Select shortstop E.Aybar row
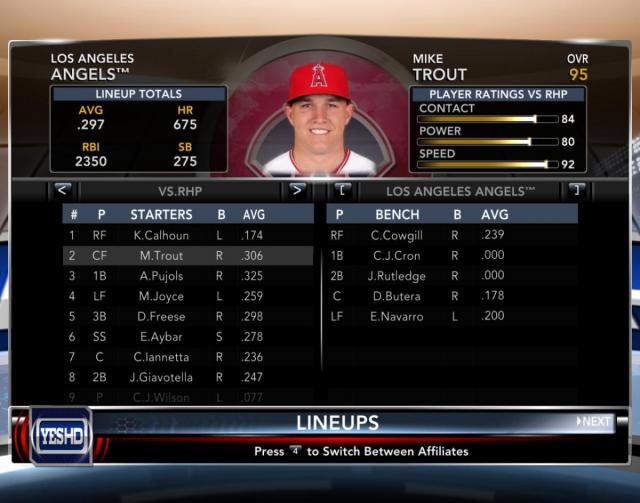640x503 pixels. click(x=160, y=337)
